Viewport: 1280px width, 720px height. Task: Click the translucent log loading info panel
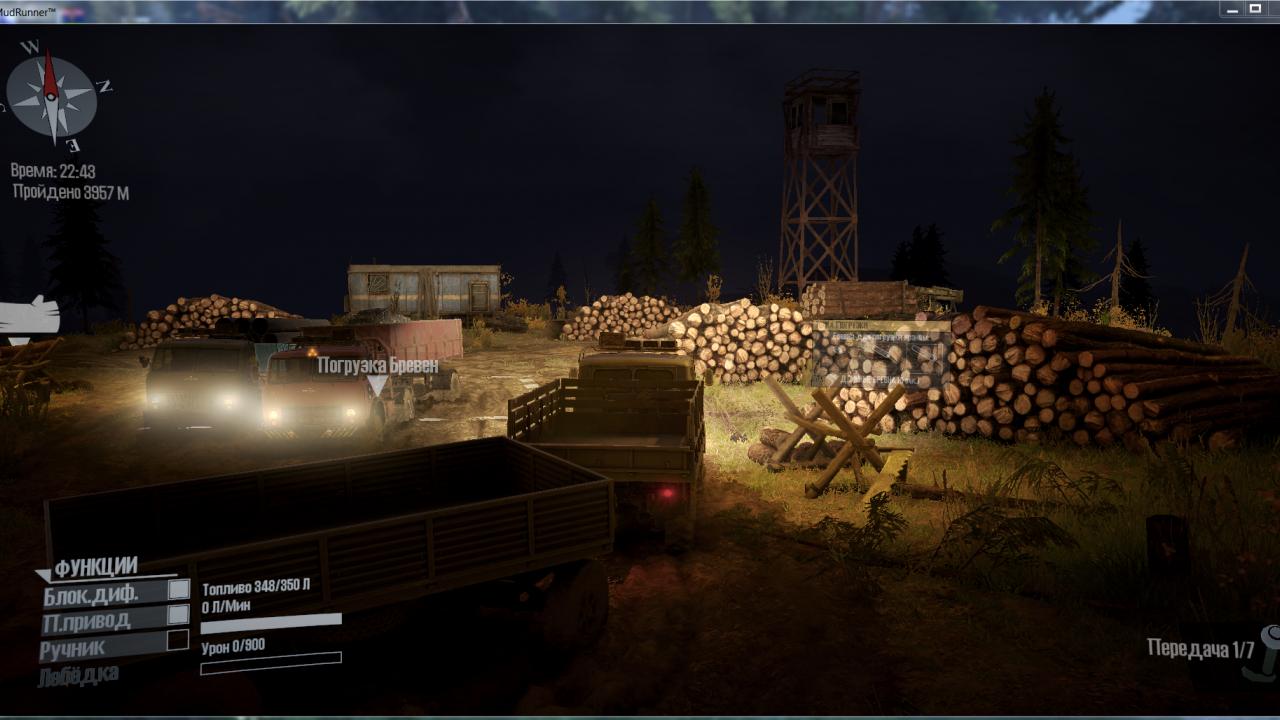coord(880,353)
